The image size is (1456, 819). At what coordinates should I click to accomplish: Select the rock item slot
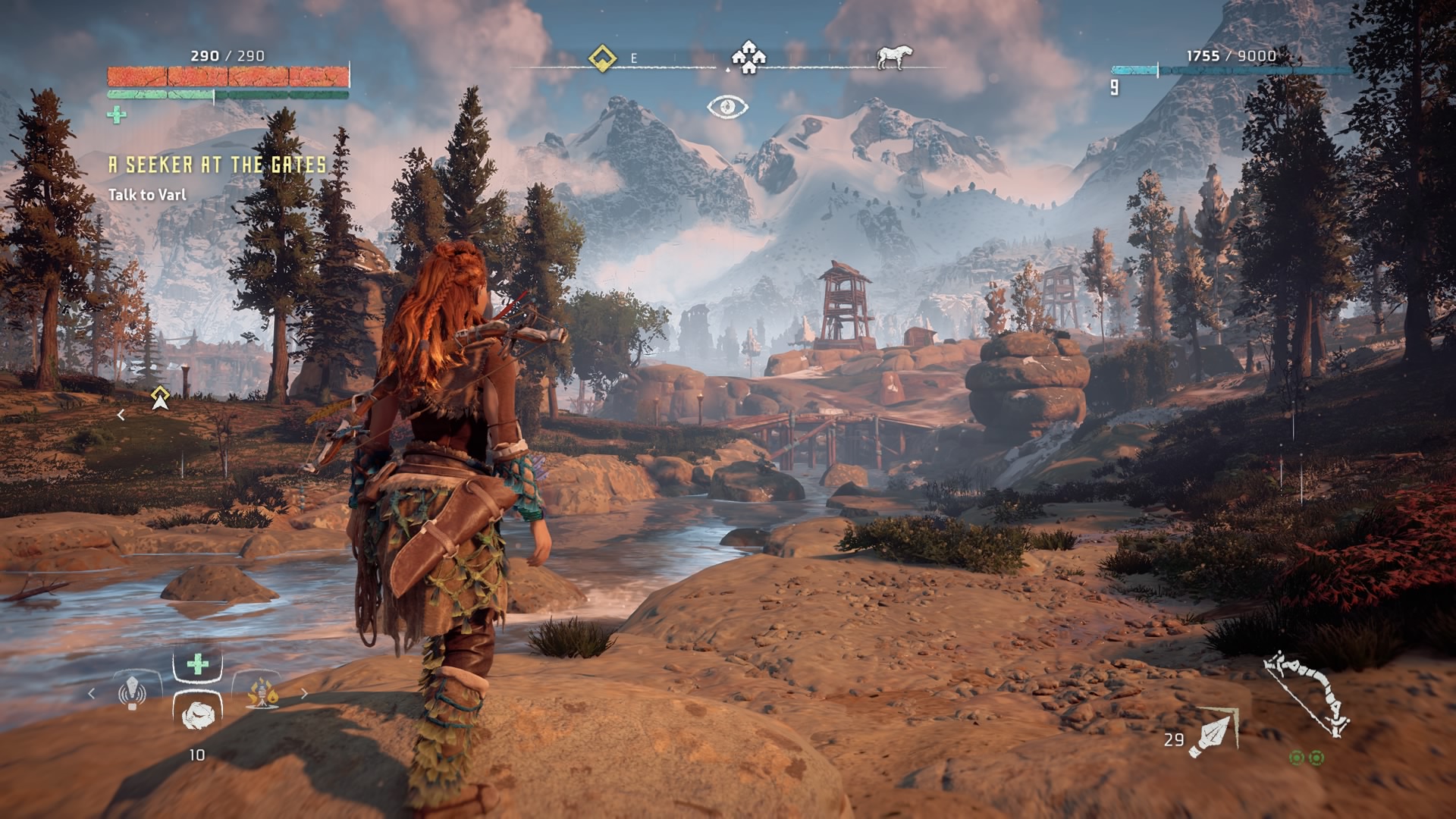click(197, 713)
